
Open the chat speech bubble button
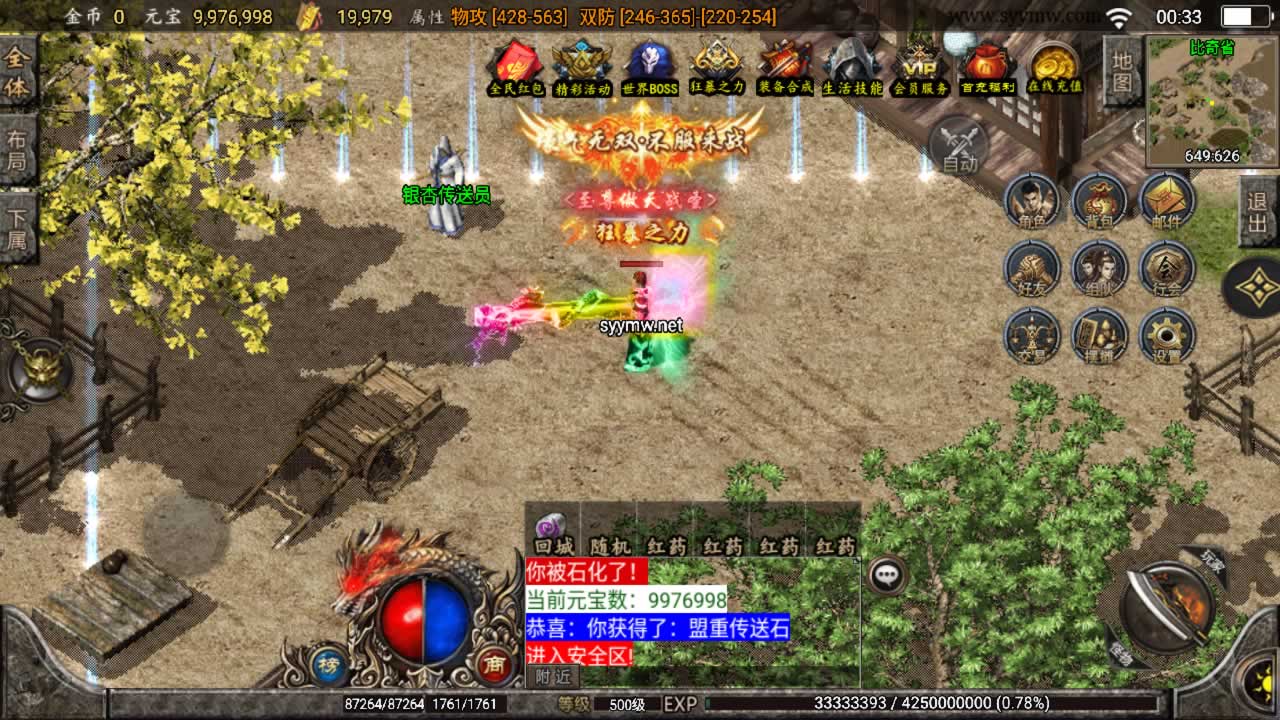pos(886,575)
